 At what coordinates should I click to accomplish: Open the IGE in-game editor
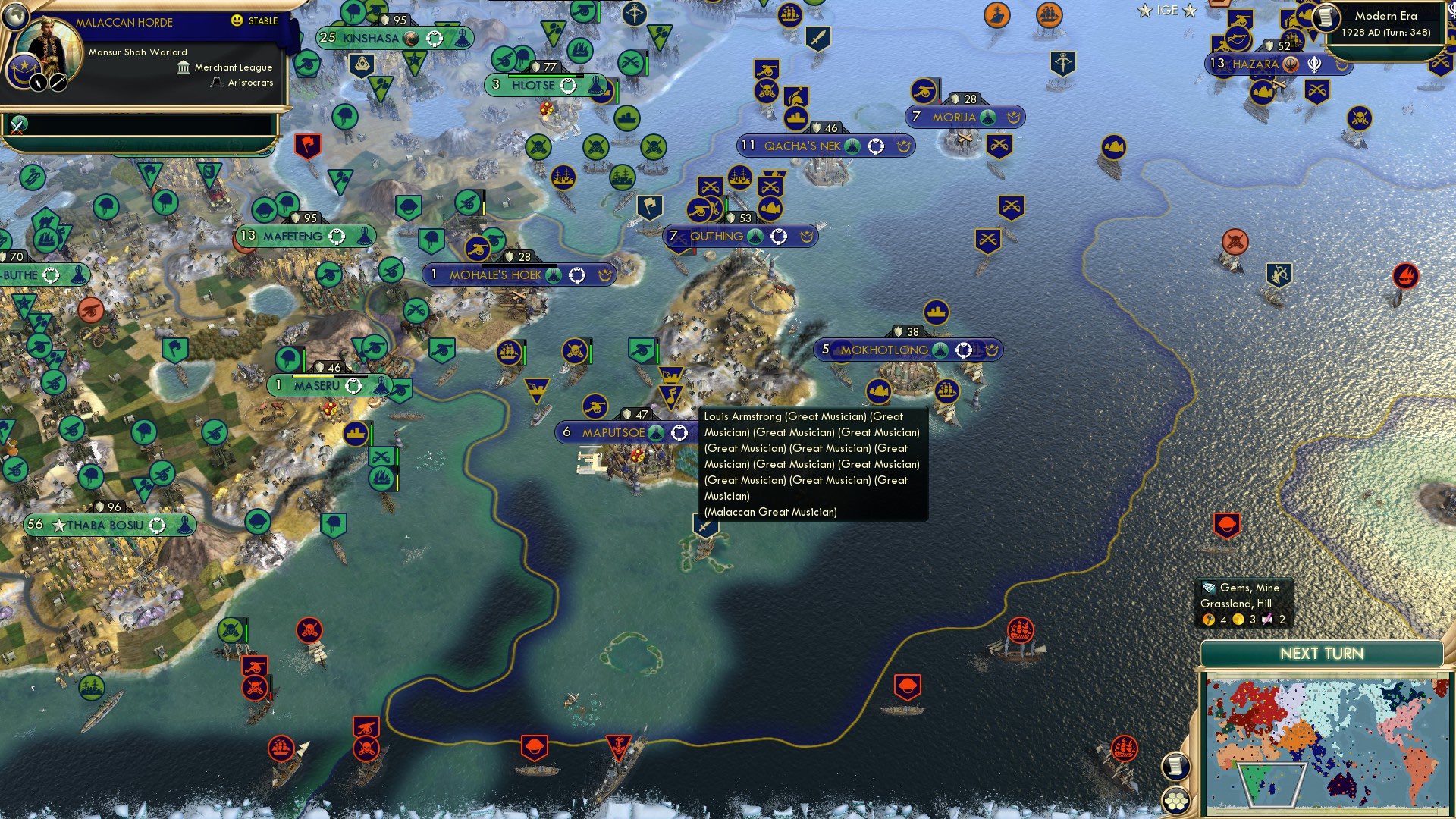(1167, 11)
